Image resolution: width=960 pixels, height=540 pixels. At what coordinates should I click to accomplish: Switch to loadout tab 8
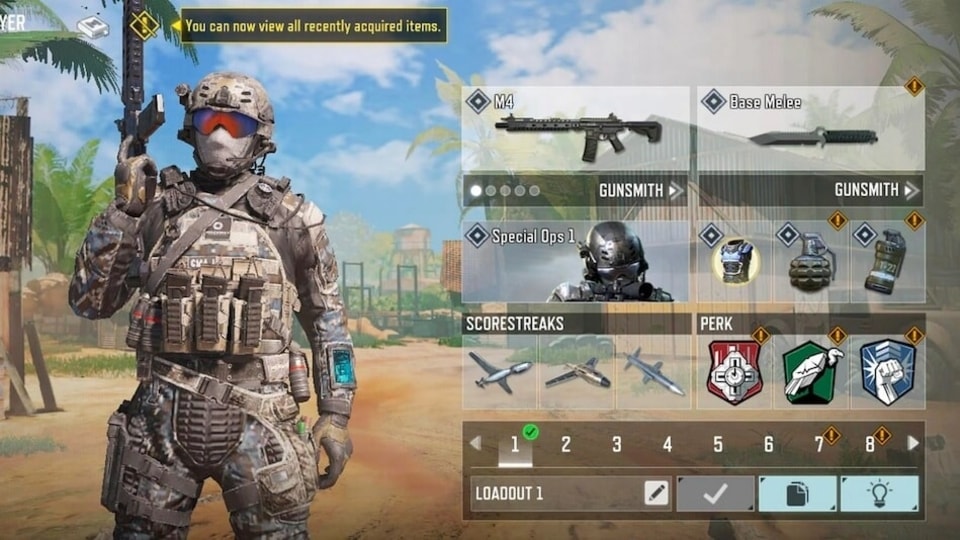click(x=870, y=444)
